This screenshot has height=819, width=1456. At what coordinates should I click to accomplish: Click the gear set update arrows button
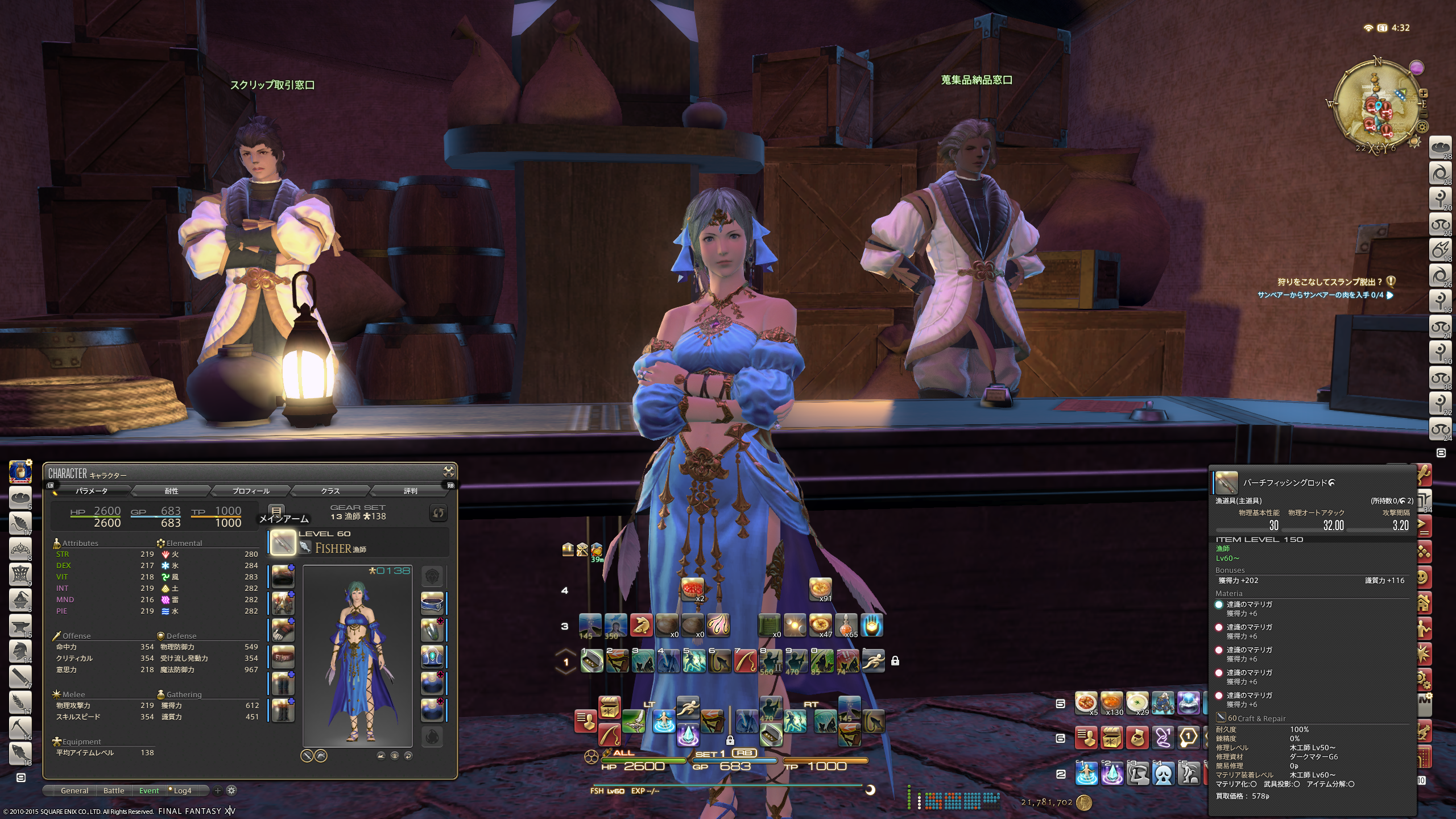point(438,513)
